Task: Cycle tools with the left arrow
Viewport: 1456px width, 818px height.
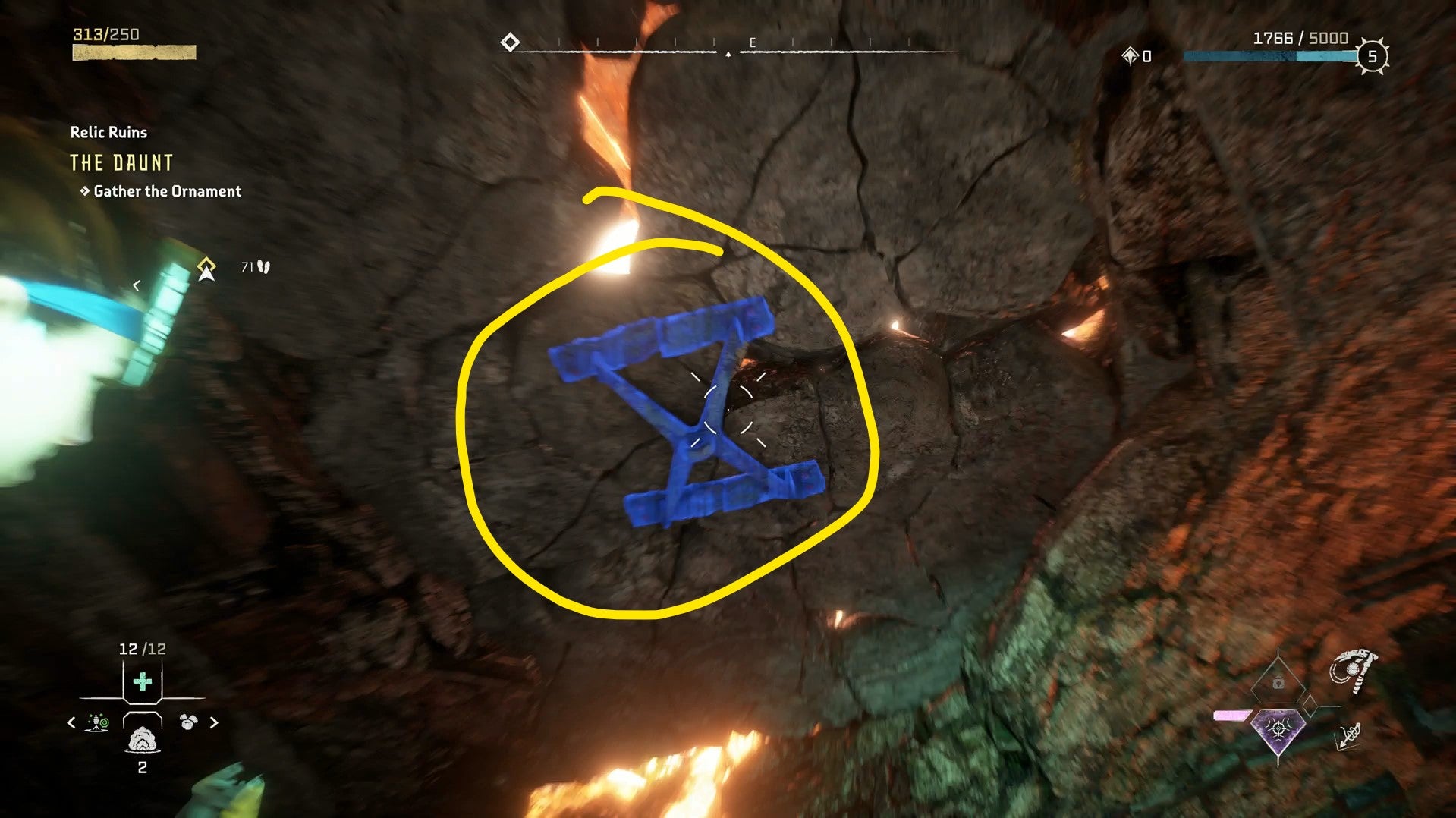Action: pos(71,723)
